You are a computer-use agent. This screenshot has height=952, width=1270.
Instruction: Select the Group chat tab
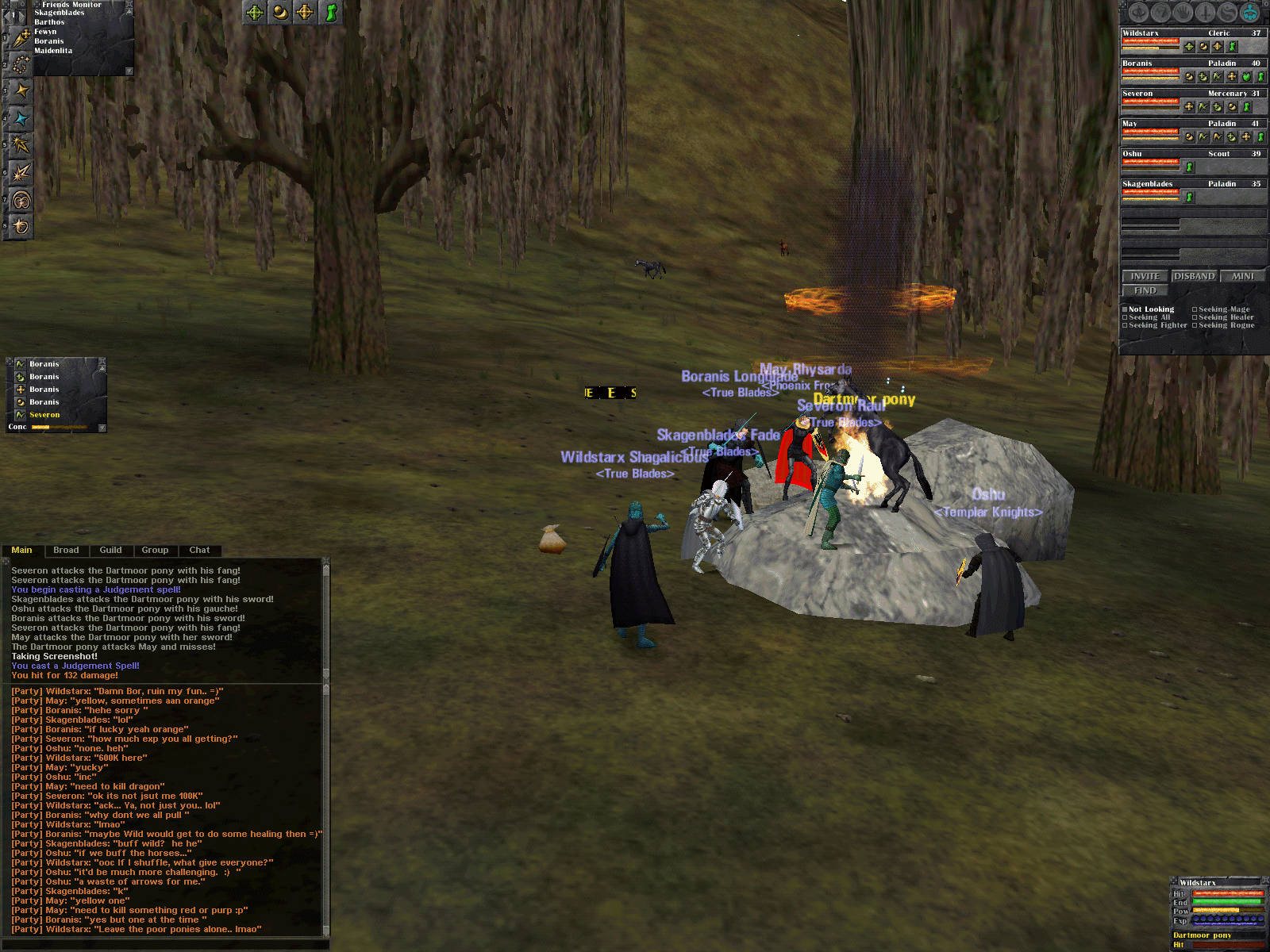coord(155,550)
